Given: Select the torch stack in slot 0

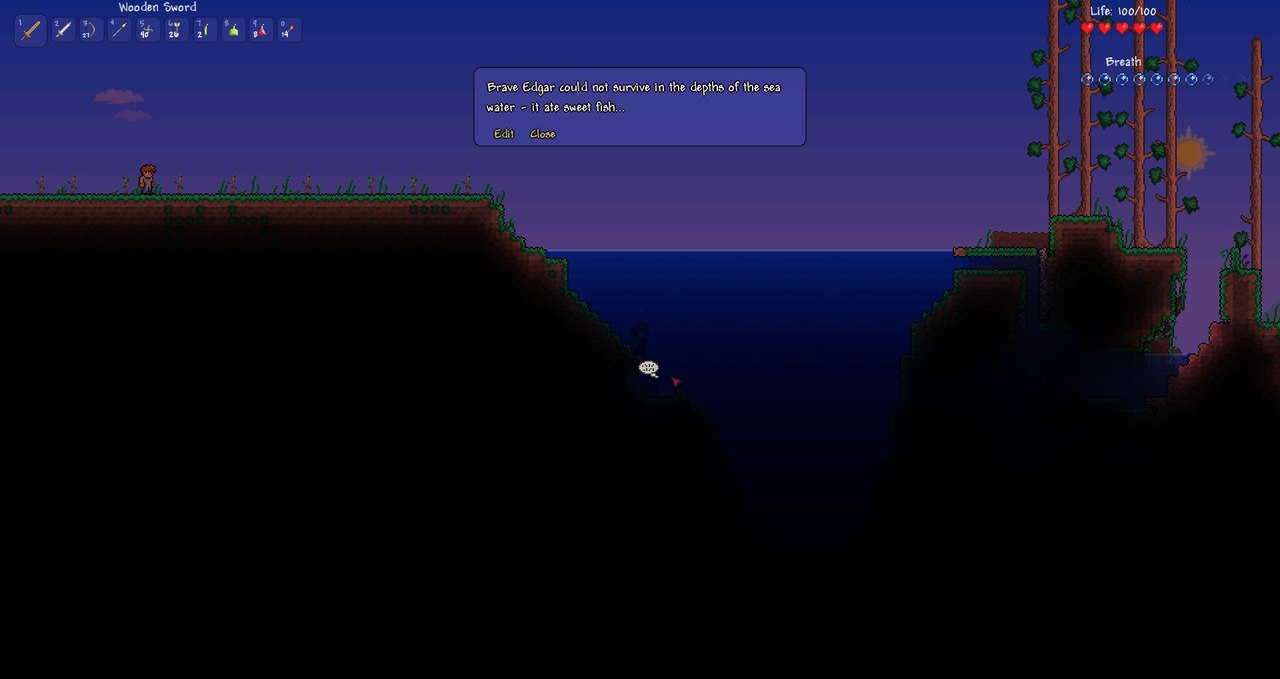Looking at the screenshot, I should coord(288,30).
